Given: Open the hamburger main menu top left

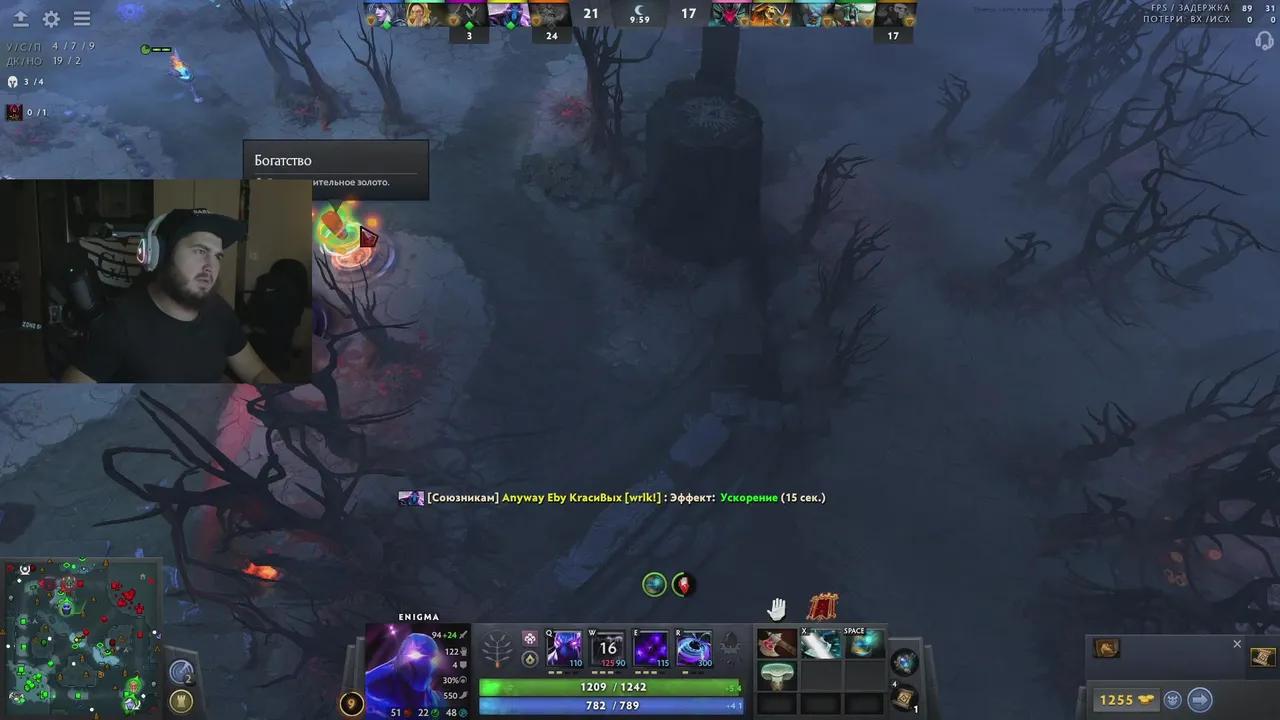Looking at the screenshot, I should point(82,18).
